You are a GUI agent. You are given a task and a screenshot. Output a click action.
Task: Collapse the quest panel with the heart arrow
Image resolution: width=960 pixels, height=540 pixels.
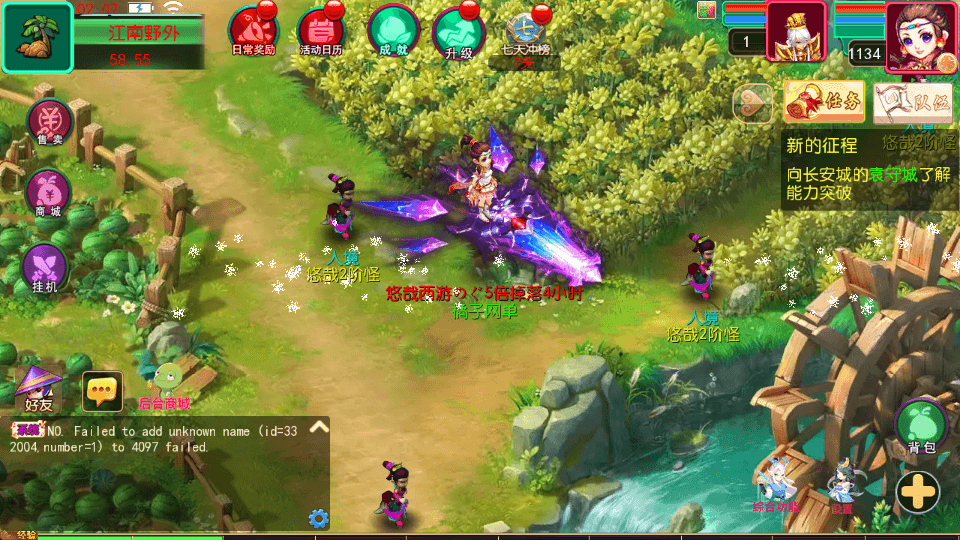(753, 102)
